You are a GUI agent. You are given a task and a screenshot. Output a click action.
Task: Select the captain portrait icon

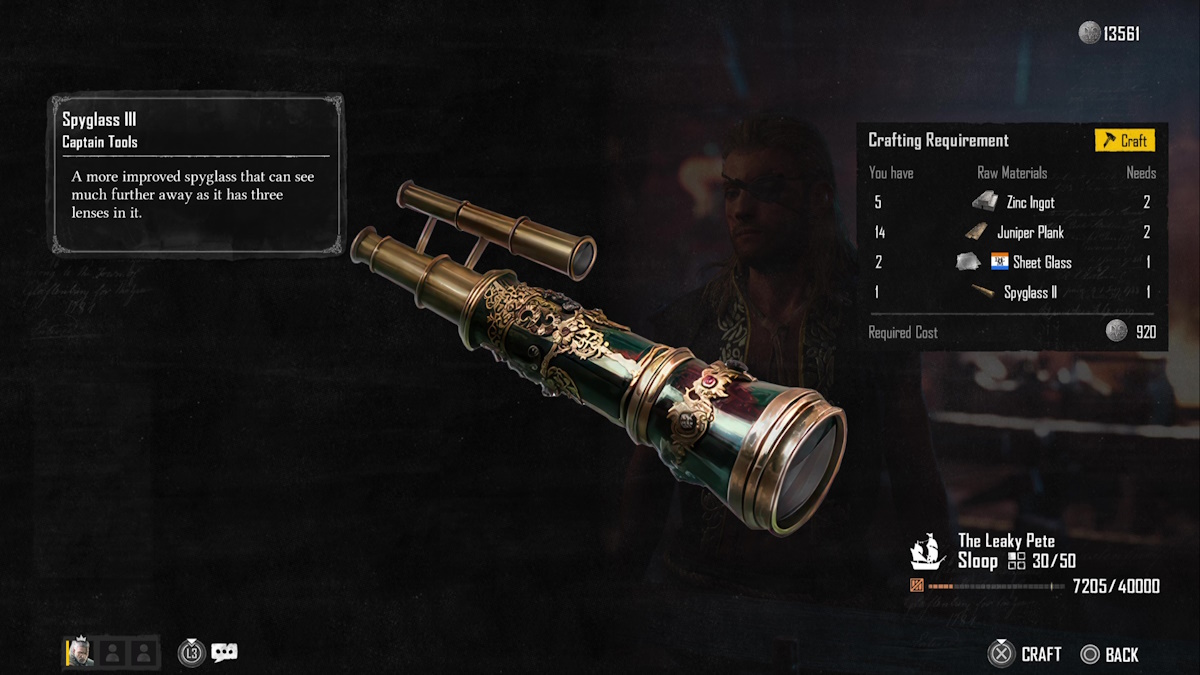[81, 653]
